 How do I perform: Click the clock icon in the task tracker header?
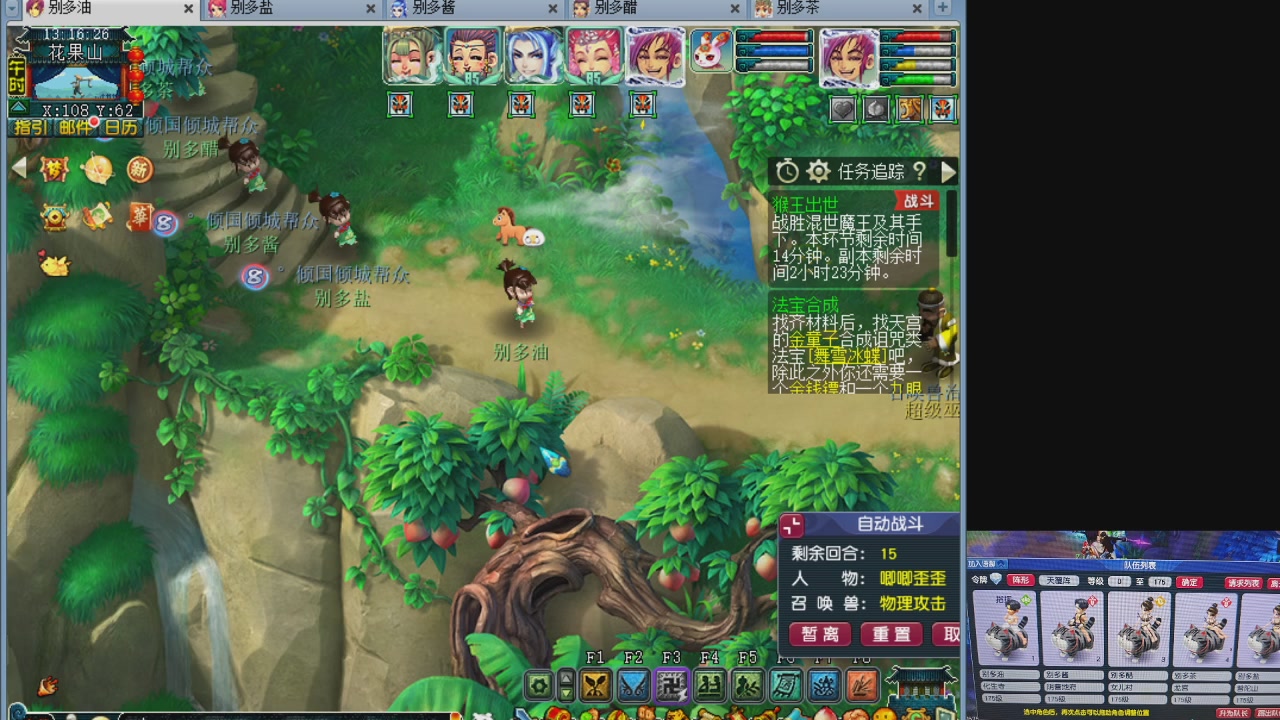(787, 171)
